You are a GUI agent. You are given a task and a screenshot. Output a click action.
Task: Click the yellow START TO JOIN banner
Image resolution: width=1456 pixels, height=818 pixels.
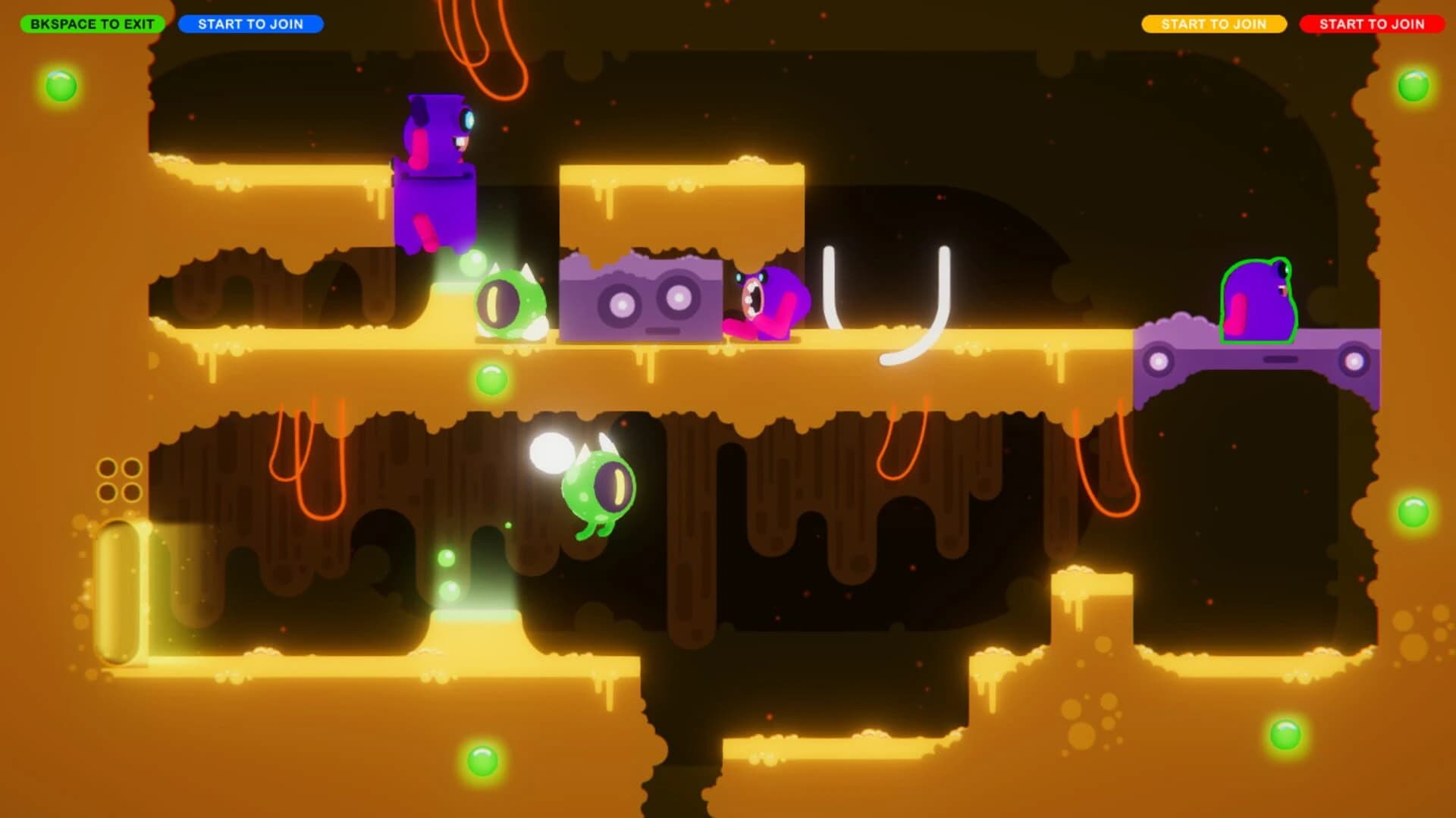coord(1214,24)
